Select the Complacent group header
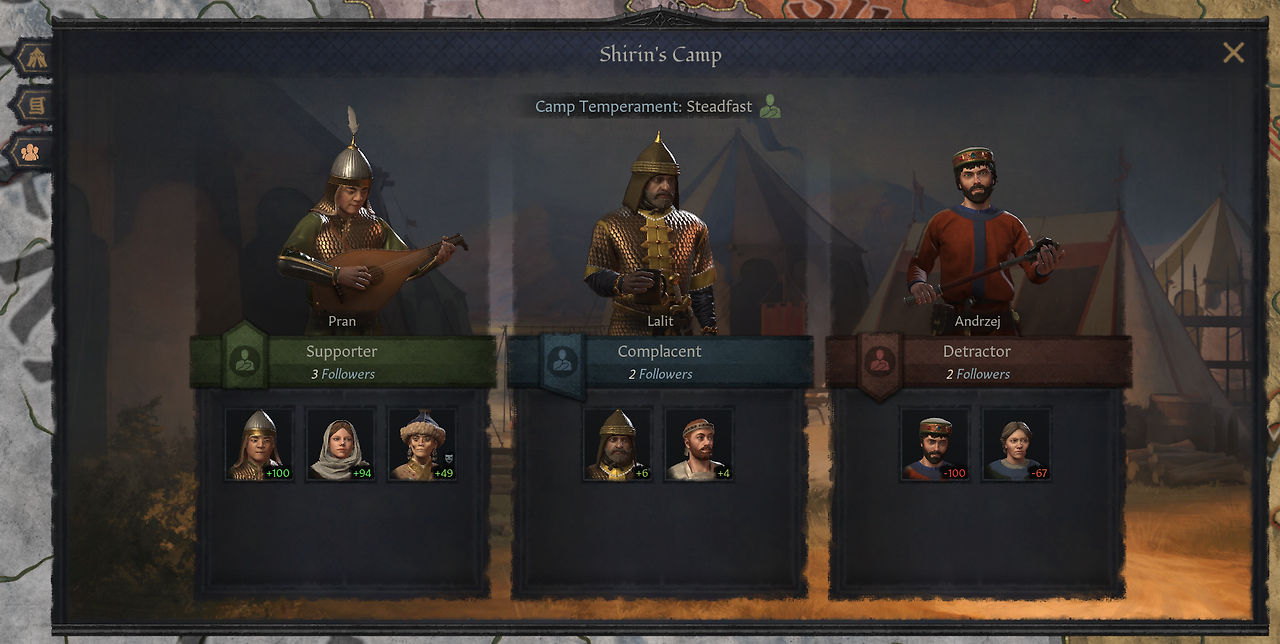This screenshot has height=644, width=1280. coord(660,361)
